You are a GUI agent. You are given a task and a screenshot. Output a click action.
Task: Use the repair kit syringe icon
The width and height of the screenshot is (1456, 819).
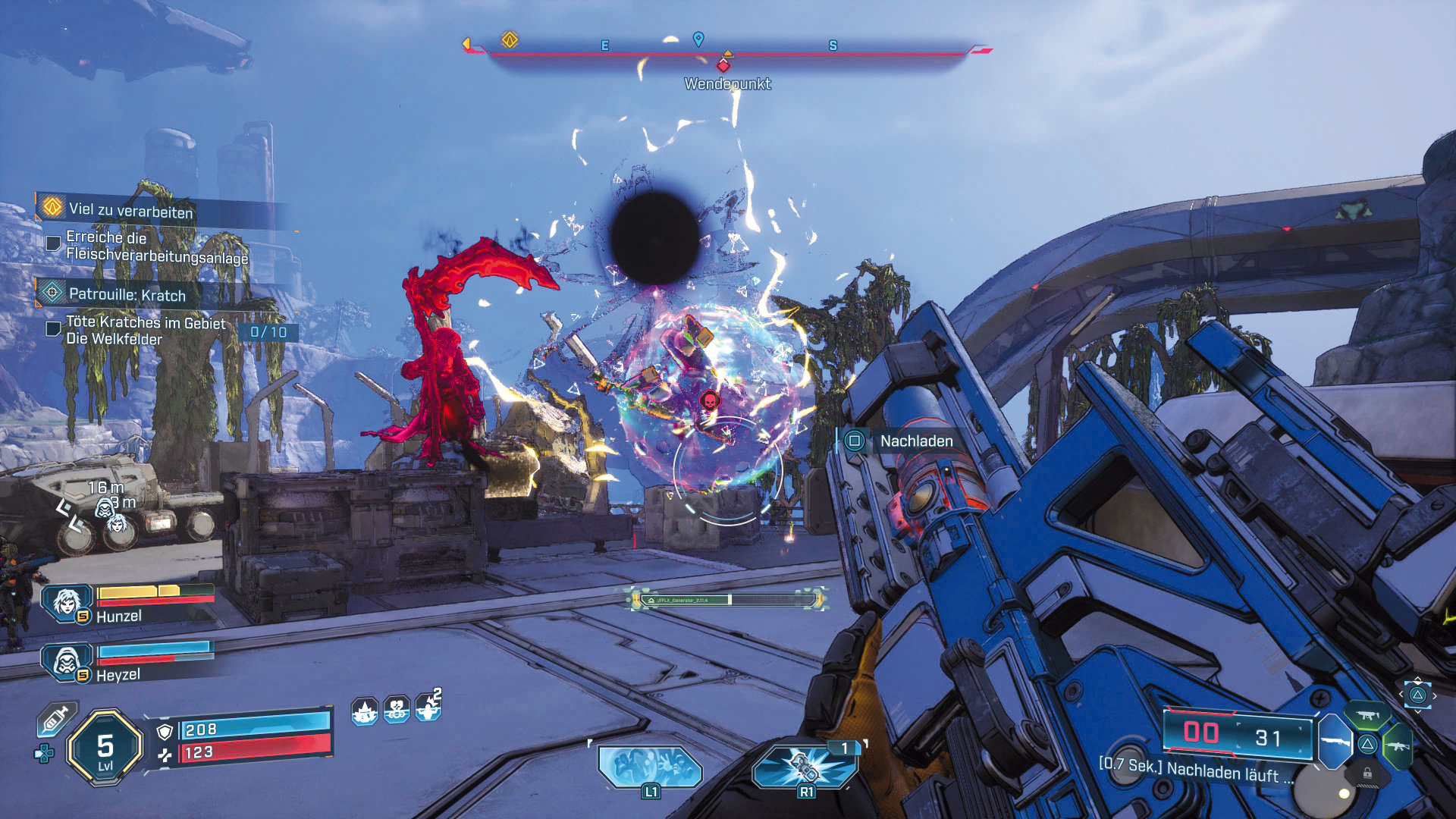coord(57,718)
